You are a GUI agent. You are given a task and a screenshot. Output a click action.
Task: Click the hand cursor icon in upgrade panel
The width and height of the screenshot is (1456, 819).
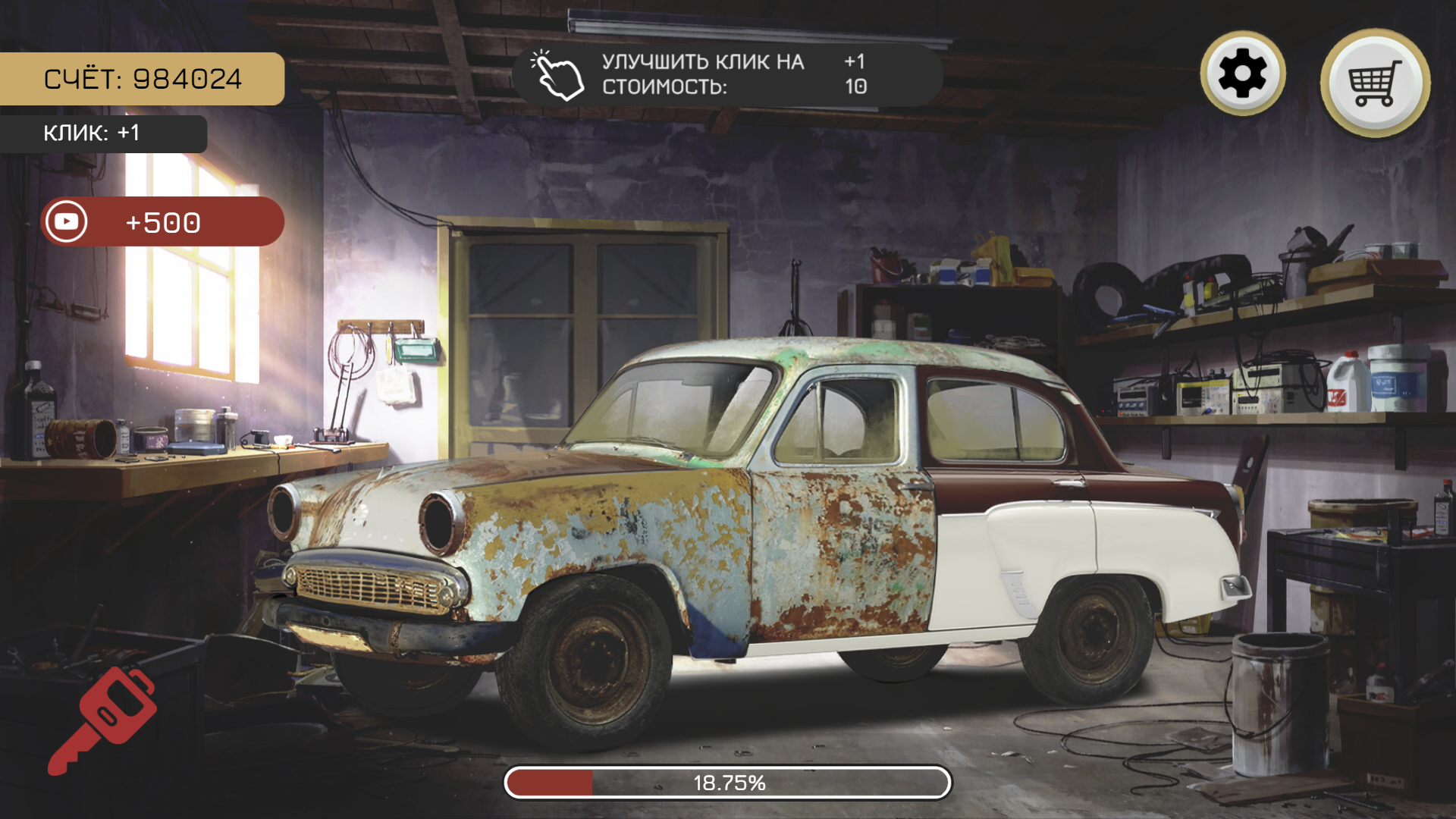555,74
